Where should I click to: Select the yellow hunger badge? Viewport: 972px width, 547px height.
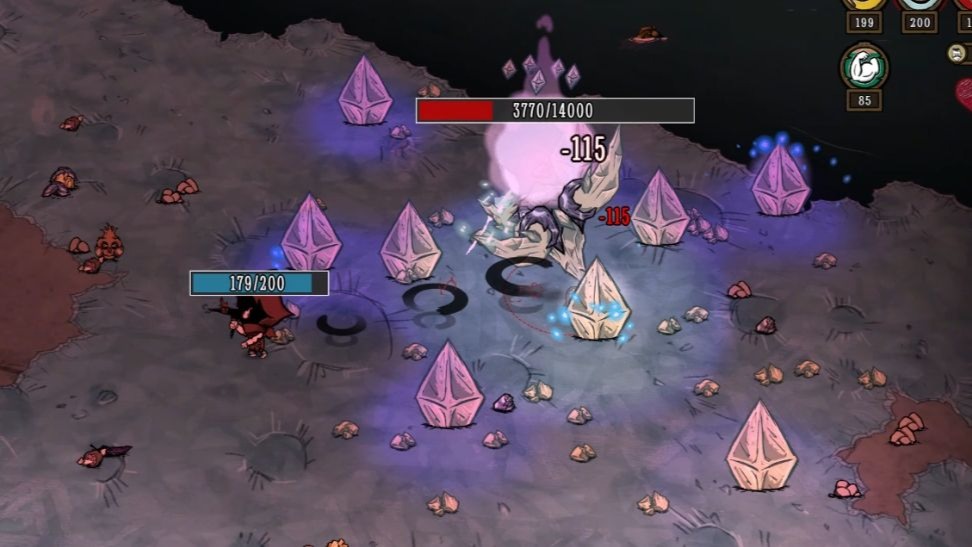[863, 3]
